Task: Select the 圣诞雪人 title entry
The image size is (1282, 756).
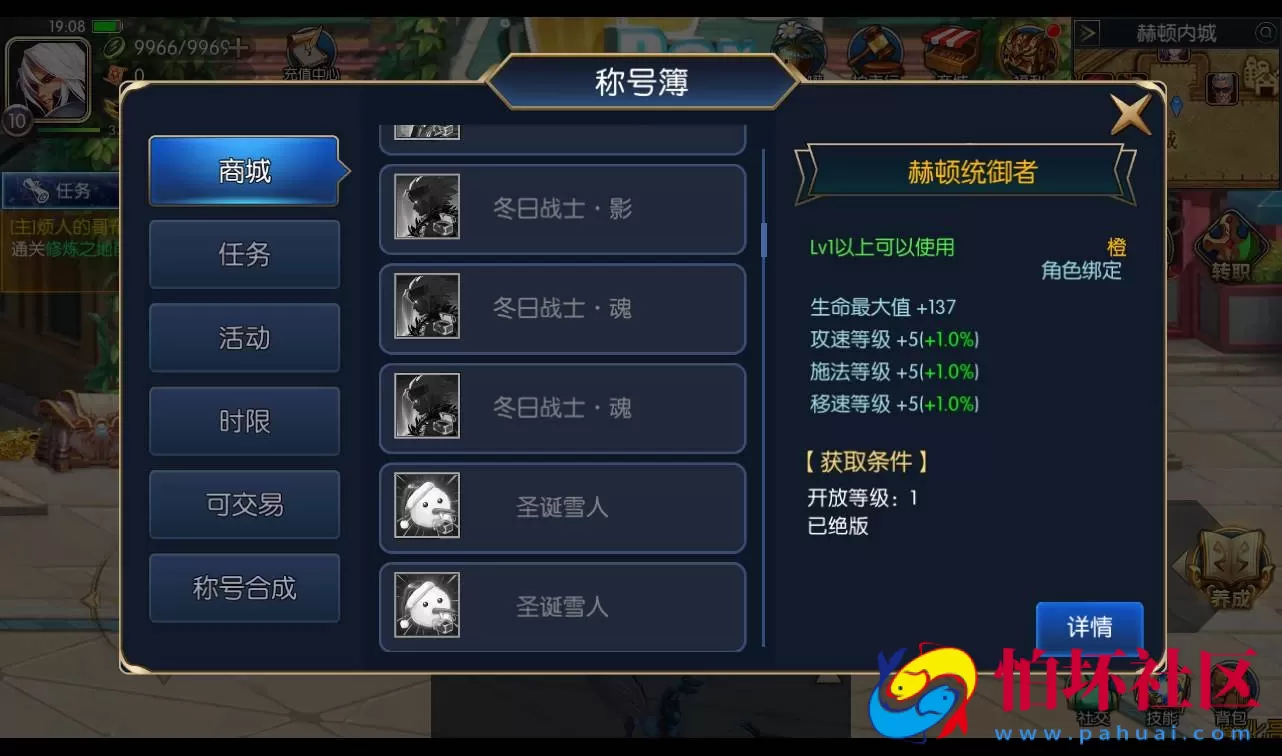Action: [x=562, y=508]
